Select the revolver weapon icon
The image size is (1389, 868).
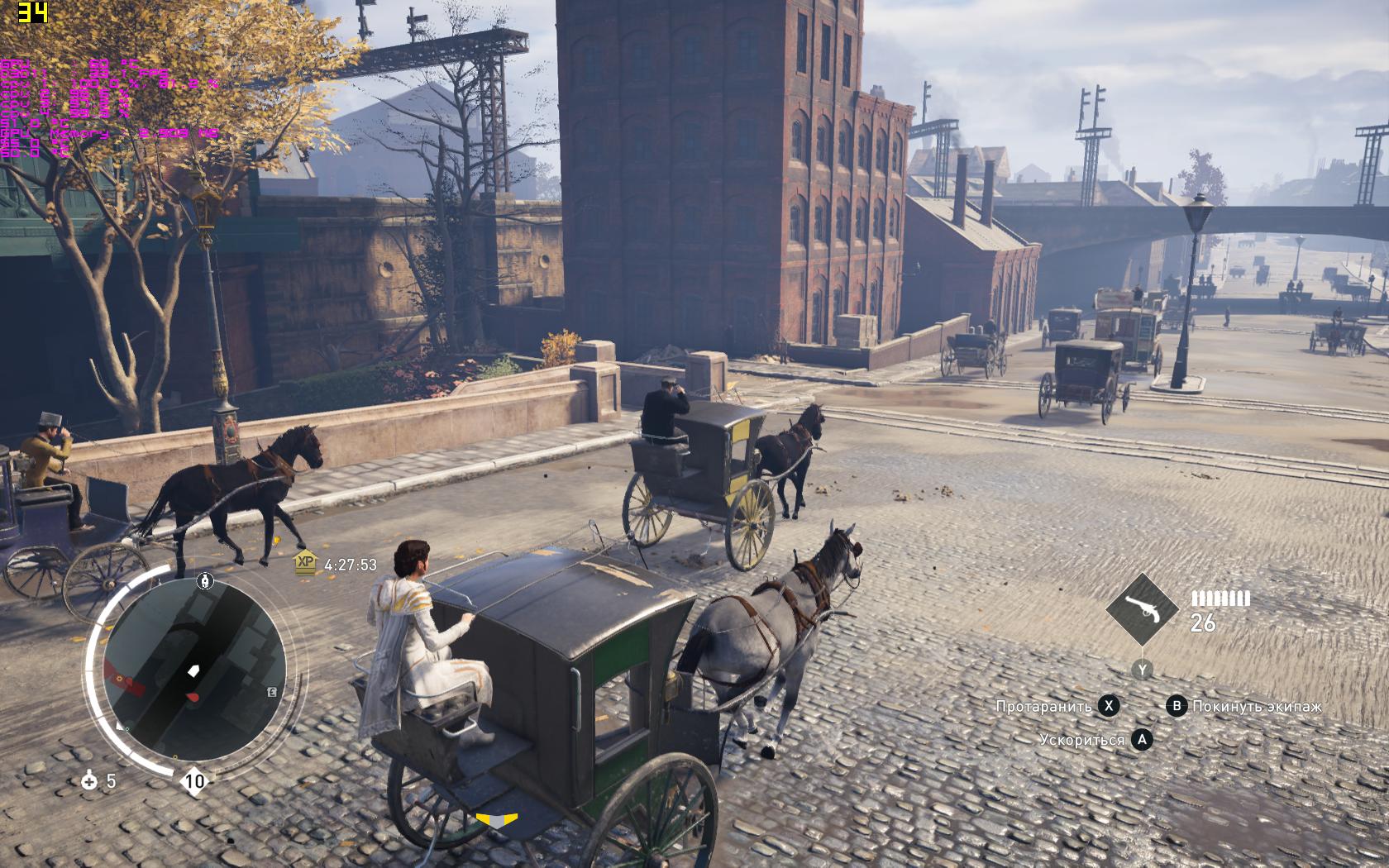[x=1142, y=609]
